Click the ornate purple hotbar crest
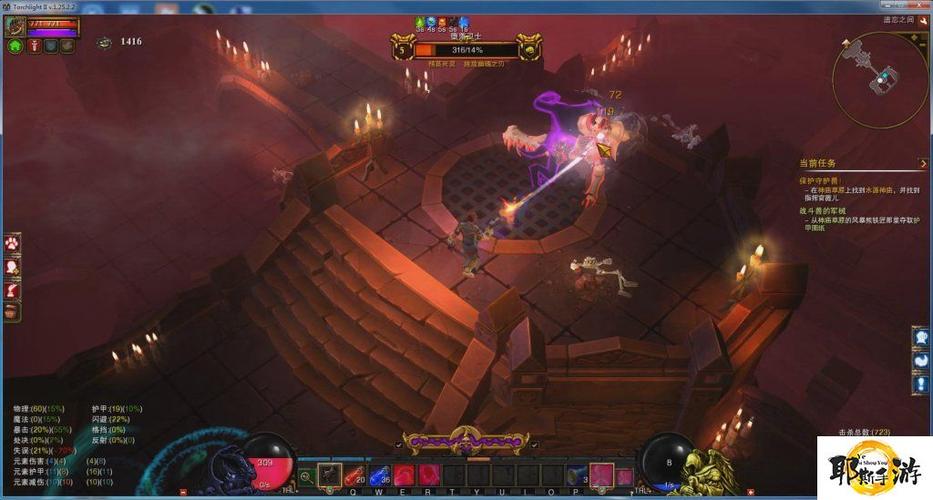This screenshot has height=500, width=933. point(462,440)
